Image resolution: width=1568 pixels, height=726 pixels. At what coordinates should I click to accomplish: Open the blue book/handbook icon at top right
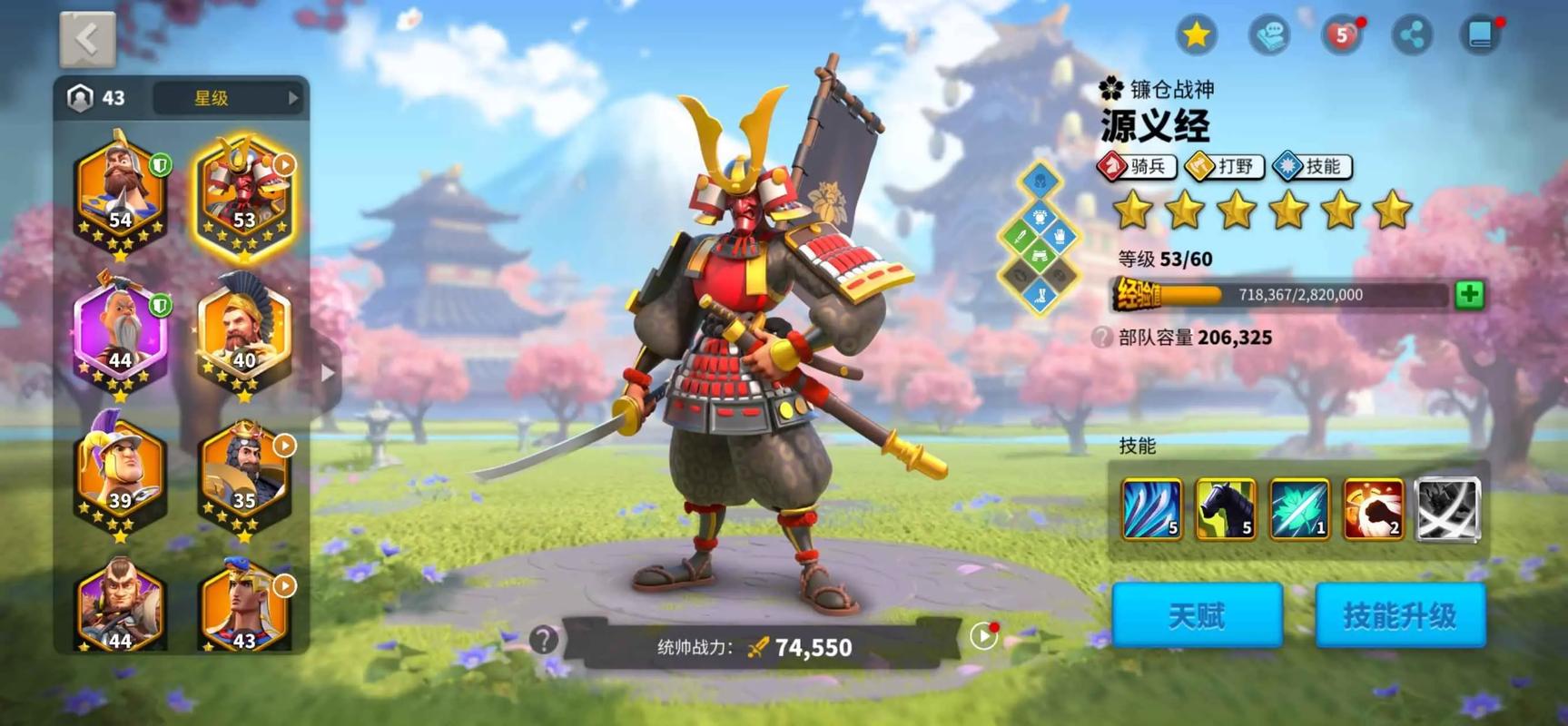[x=1482, y=34]
